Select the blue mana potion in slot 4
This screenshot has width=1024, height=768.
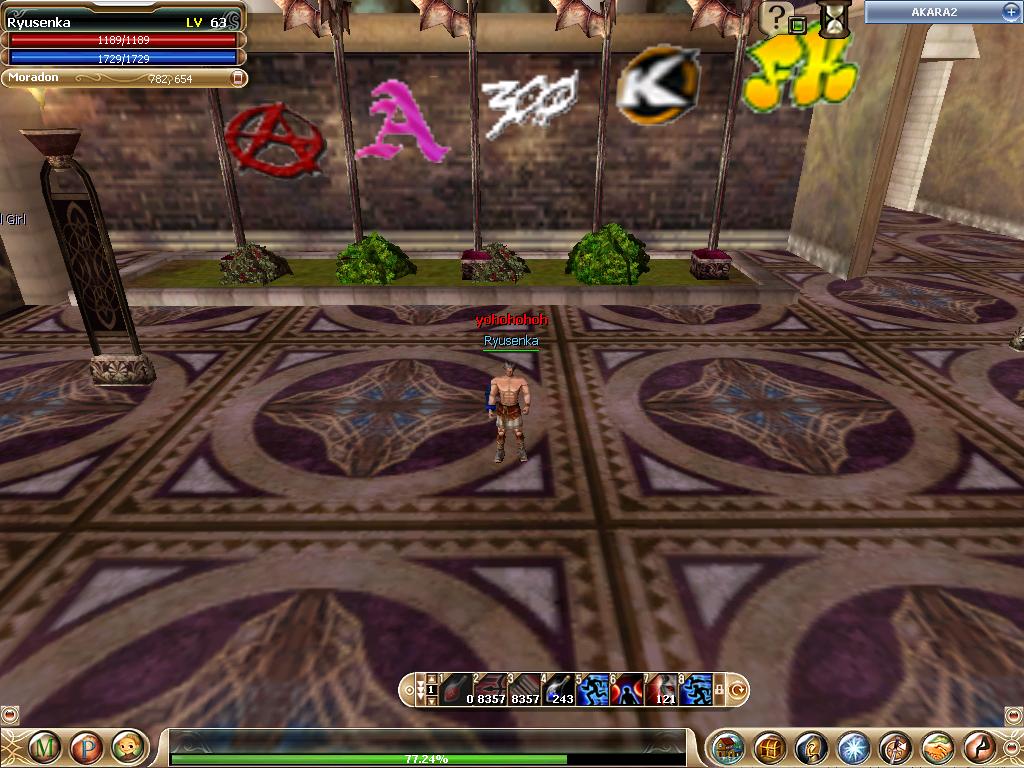click(558, 689)
